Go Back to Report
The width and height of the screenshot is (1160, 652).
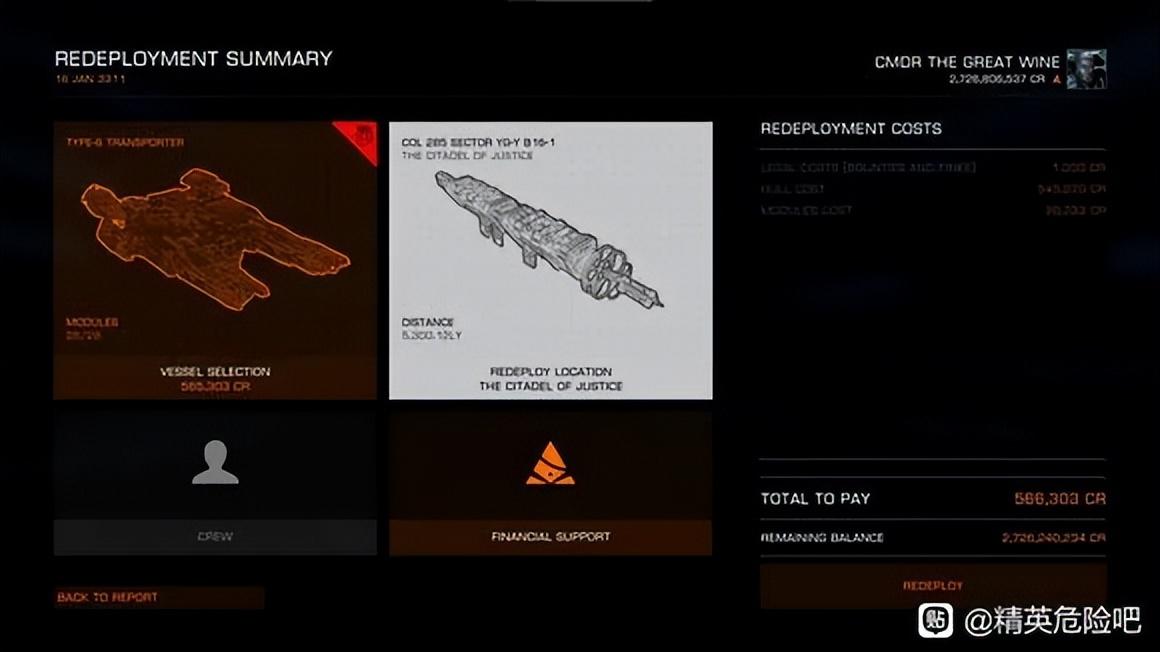pyautogui.click(x=158, y=597)
